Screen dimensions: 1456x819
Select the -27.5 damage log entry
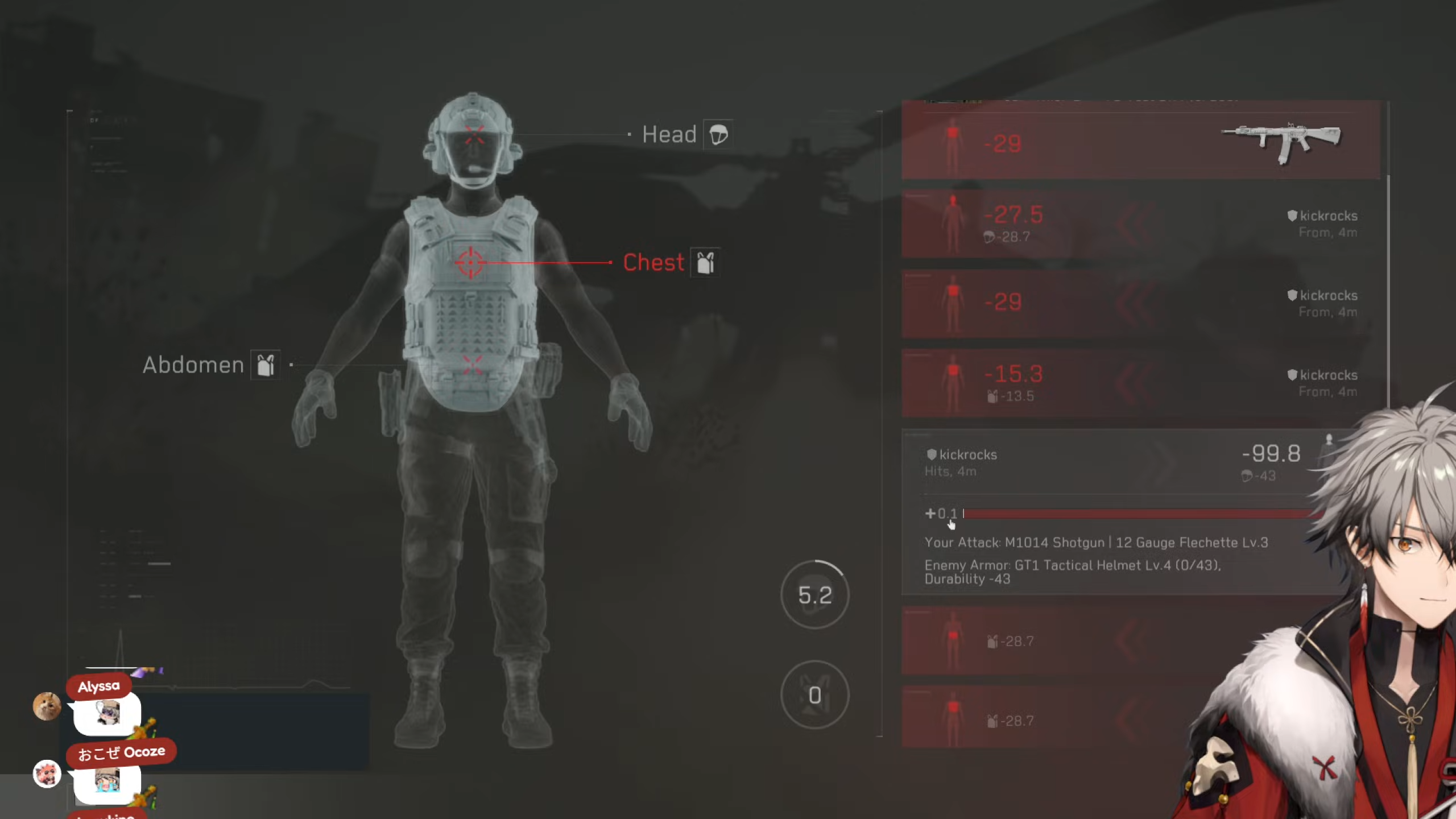click(x=1140, y=223)
